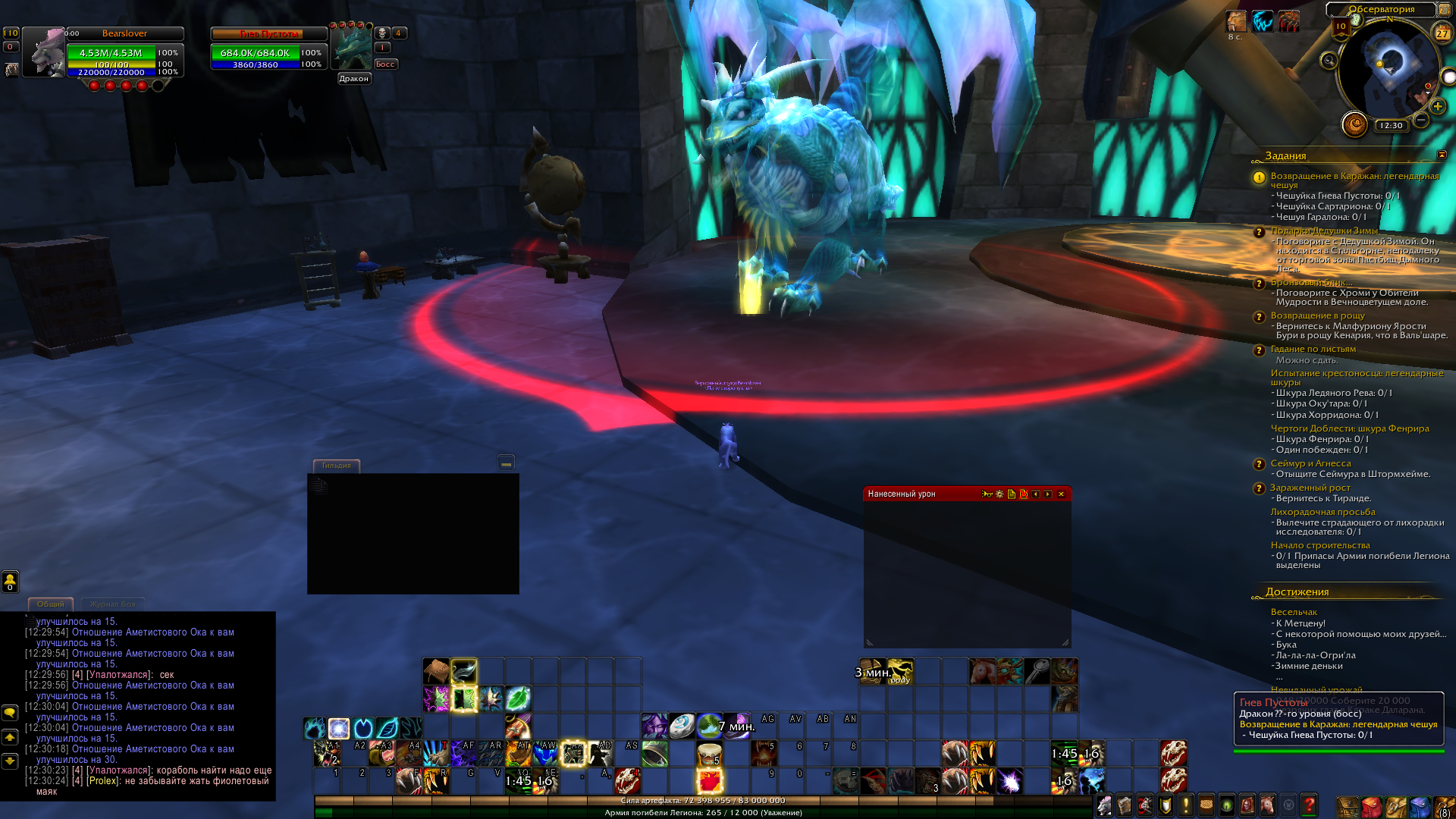1456x819 pixels.
Task: Switch to the Общий chat tab
Action: (51, 604)
